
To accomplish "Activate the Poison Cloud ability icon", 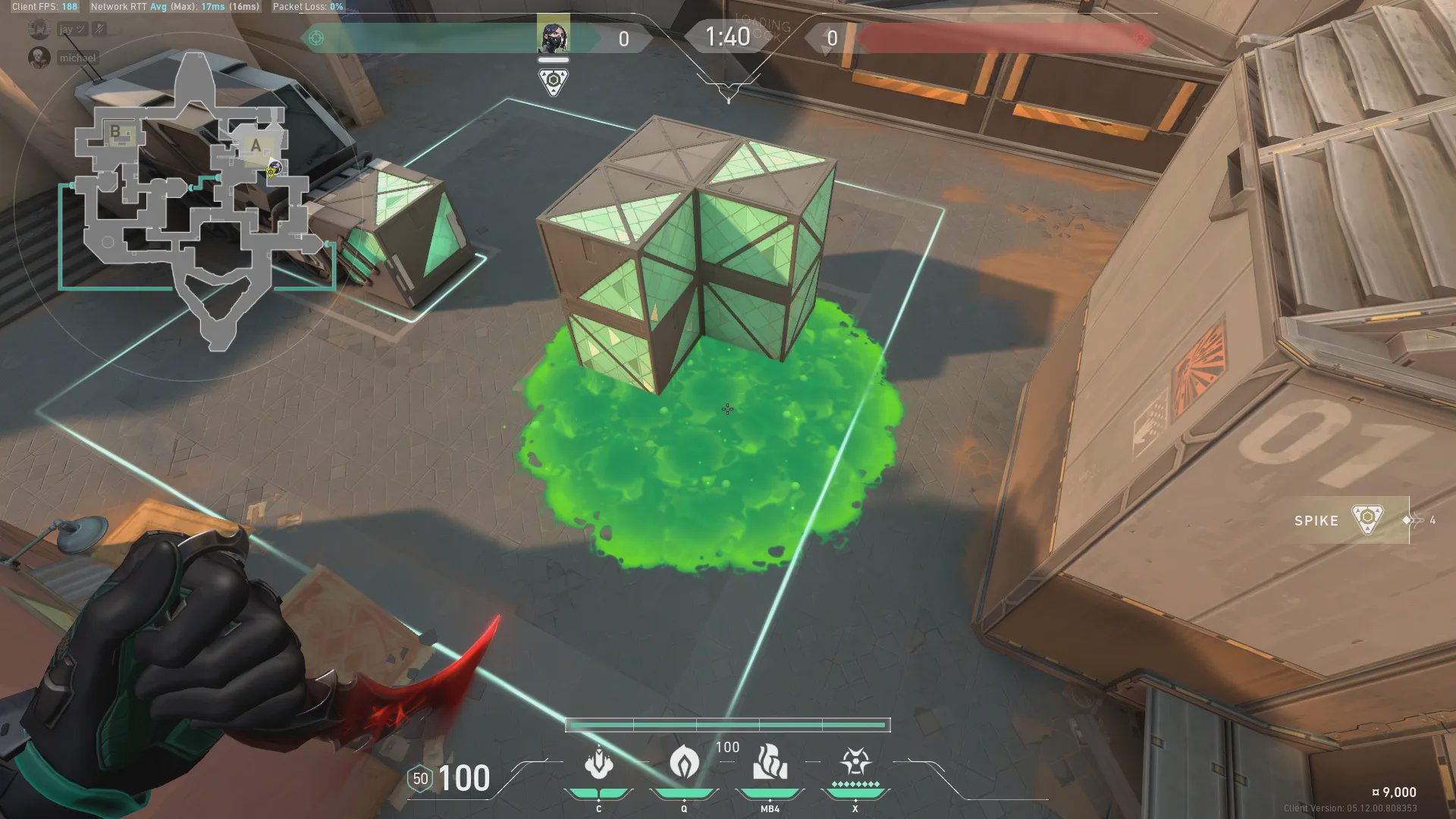I will click(684, 761).
